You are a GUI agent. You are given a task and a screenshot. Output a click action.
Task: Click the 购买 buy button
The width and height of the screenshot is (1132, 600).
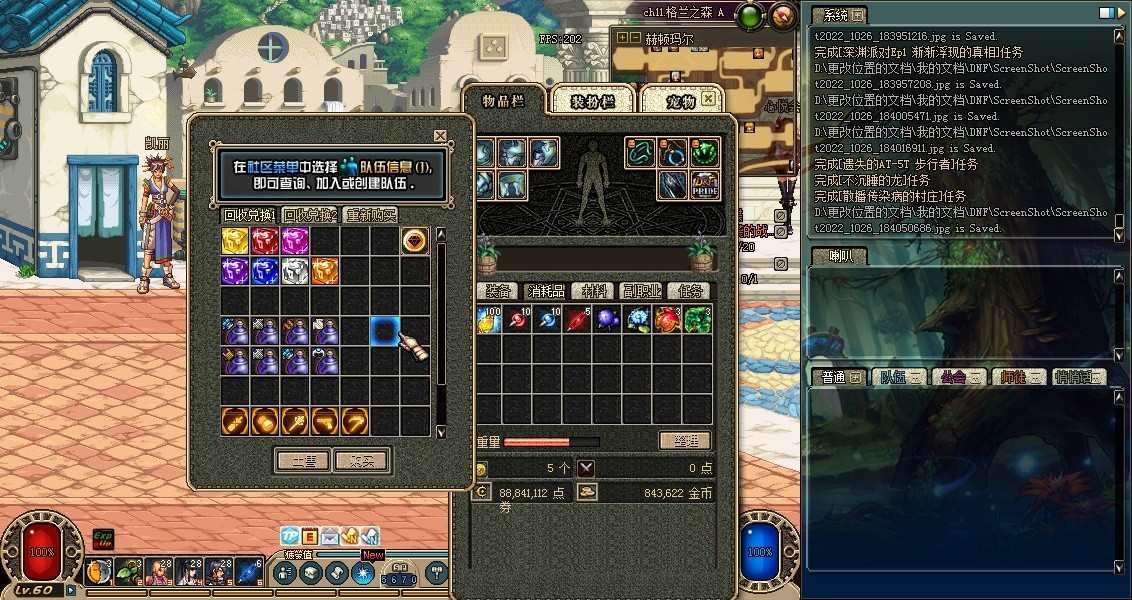pyautogui.click(x=361, y=461)
